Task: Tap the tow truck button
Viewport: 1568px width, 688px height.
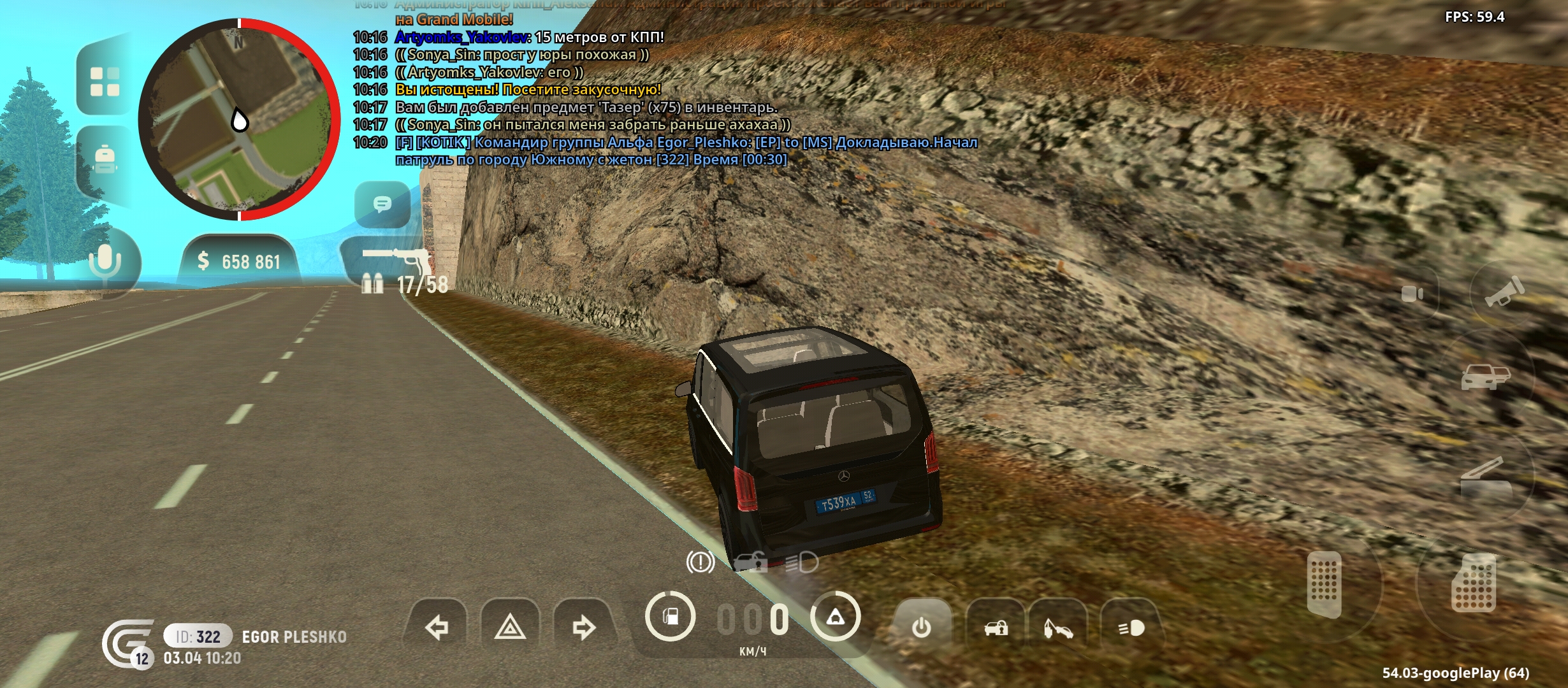Action: tap(1058, 628)
